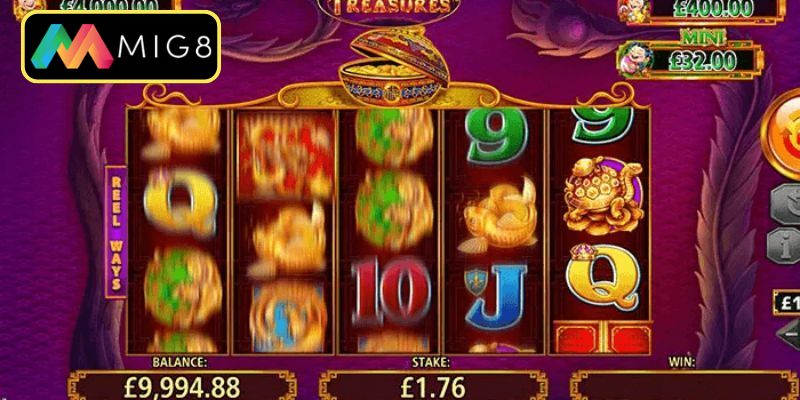
Task: Open the info paytable button
Action: [x=787, y=245]
